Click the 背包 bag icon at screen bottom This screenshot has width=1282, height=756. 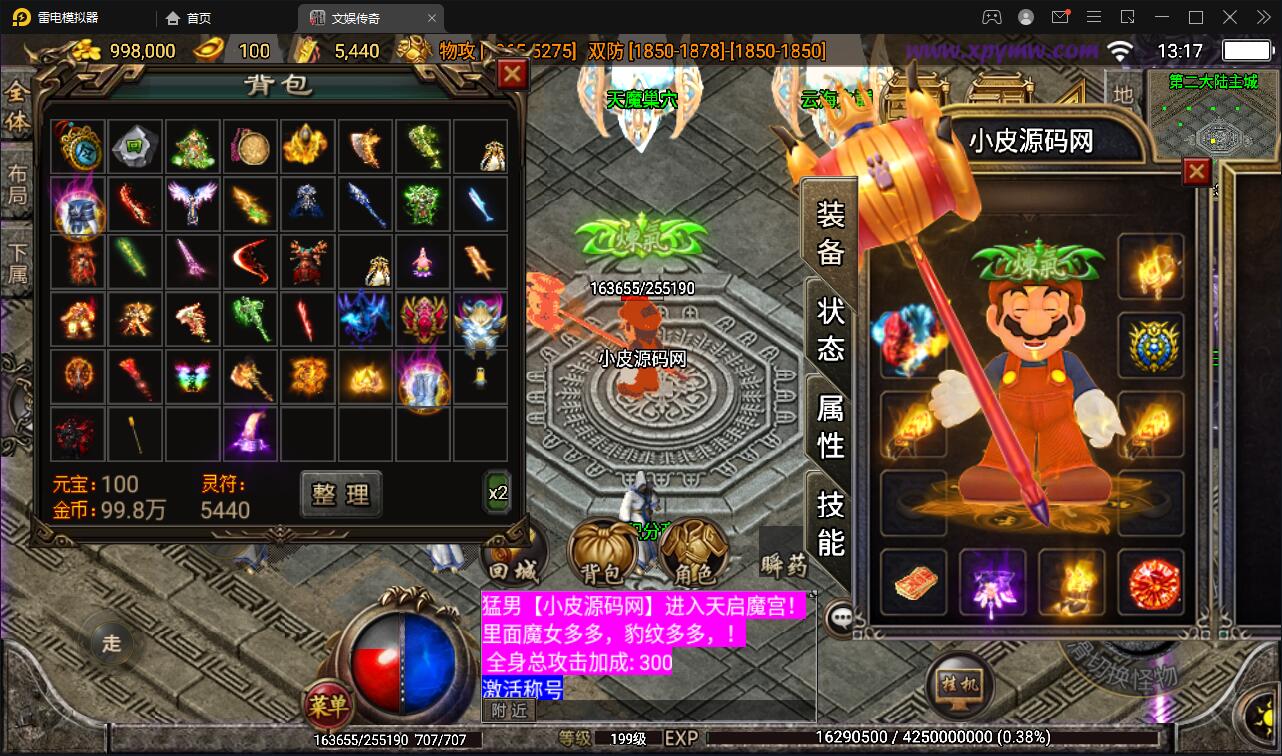click(x=604, y=553)
